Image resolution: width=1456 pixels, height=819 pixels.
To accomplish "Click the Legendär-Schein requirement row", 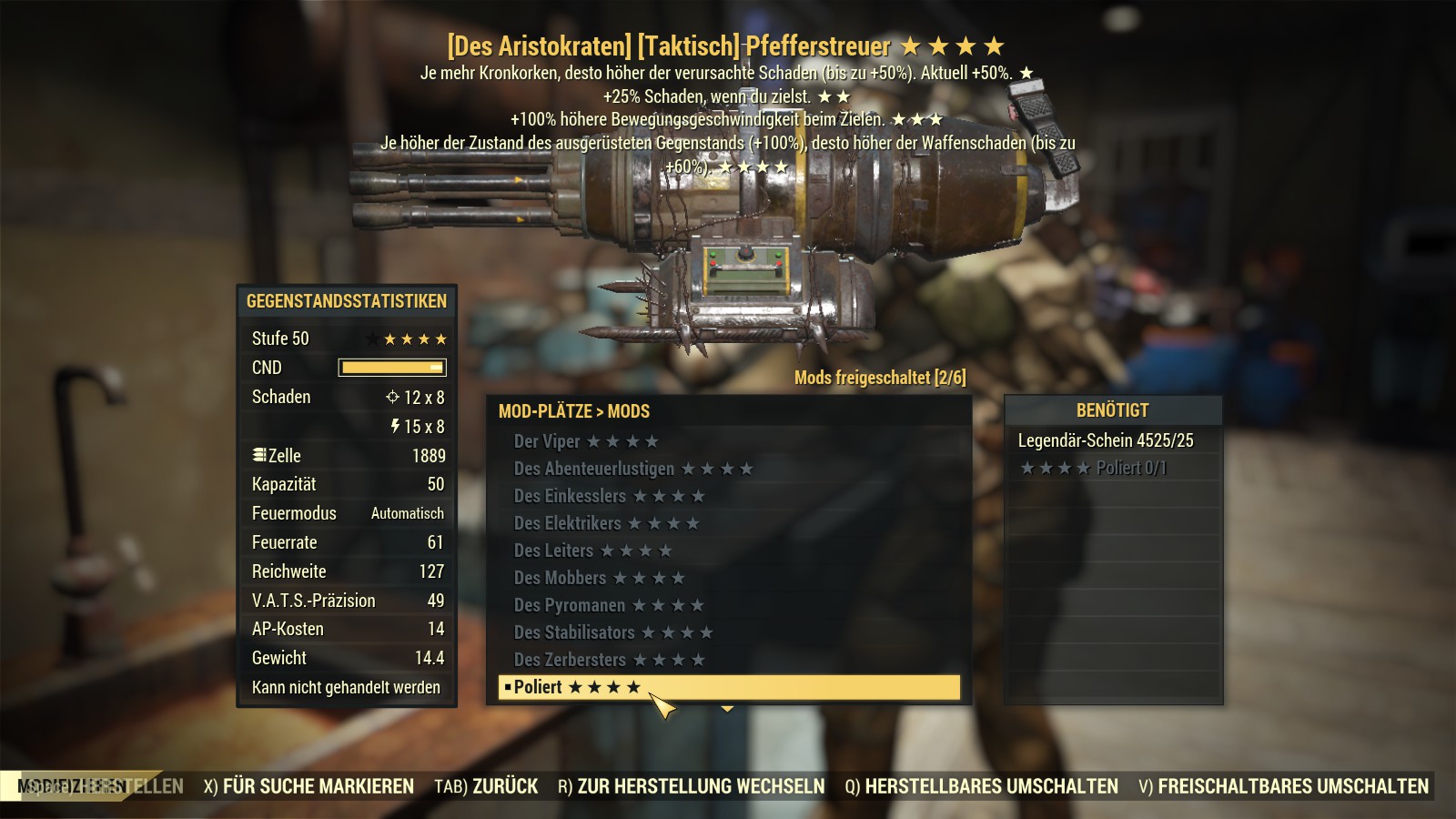I will click(x=1106, y=440).
